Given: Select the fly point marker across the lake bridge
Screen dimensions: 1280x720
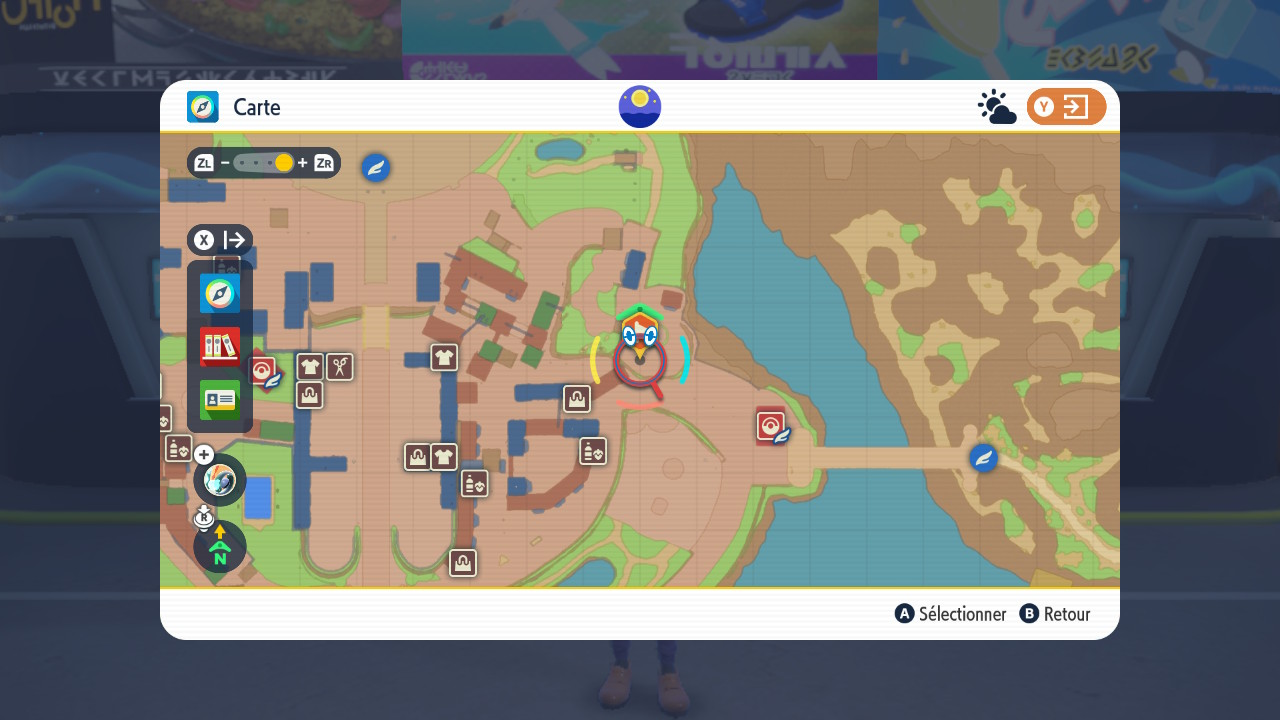Looking at the screenshot, I should (x=984, y=458).
